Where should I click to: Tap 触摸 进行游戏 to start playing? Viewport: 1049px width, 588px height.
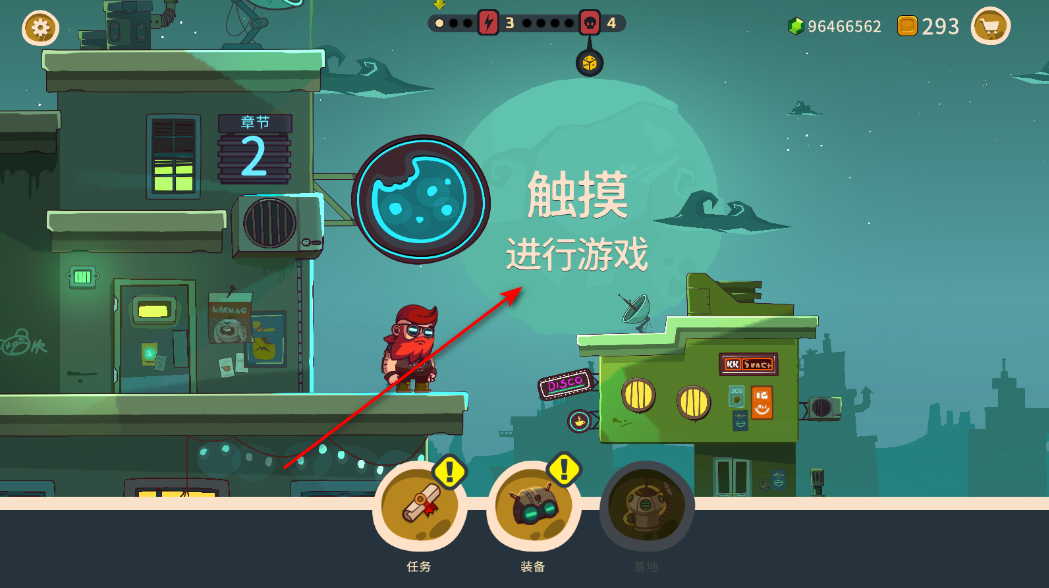(577, 222)
